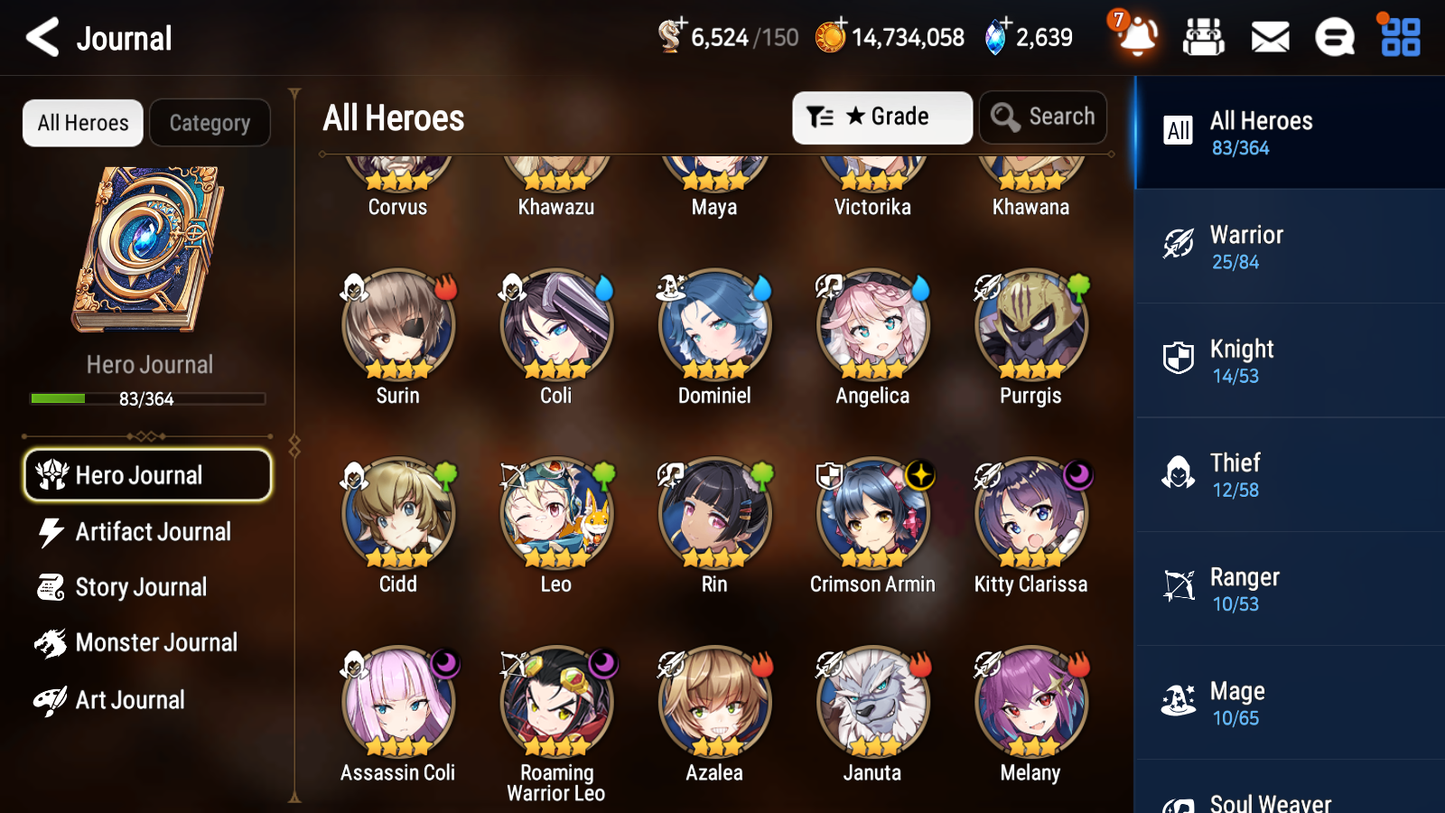Switch to the Category tab
This screenshot has width=1445, height=813.
(210, 123)
